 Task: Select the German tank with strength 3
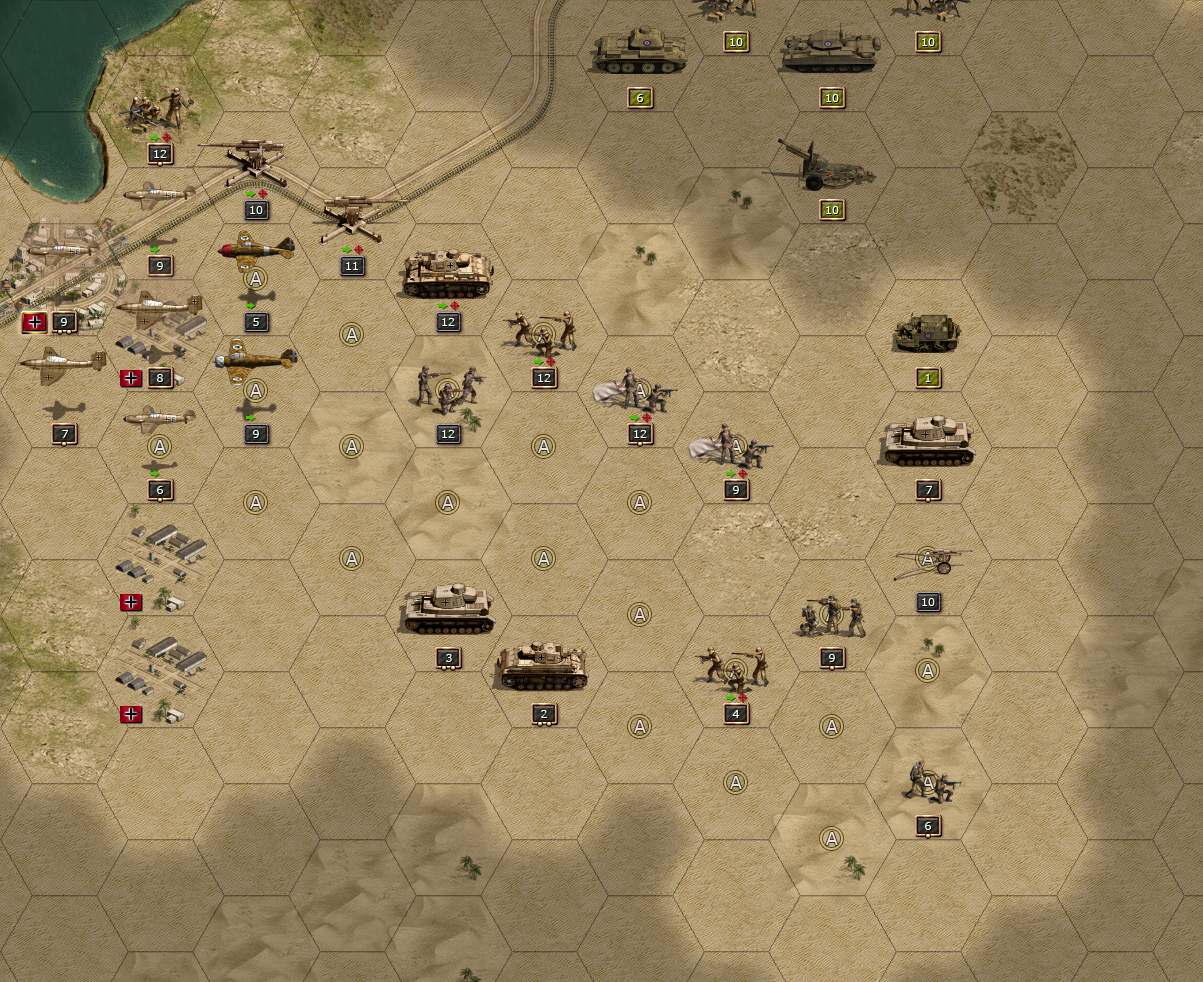point(448,610)
